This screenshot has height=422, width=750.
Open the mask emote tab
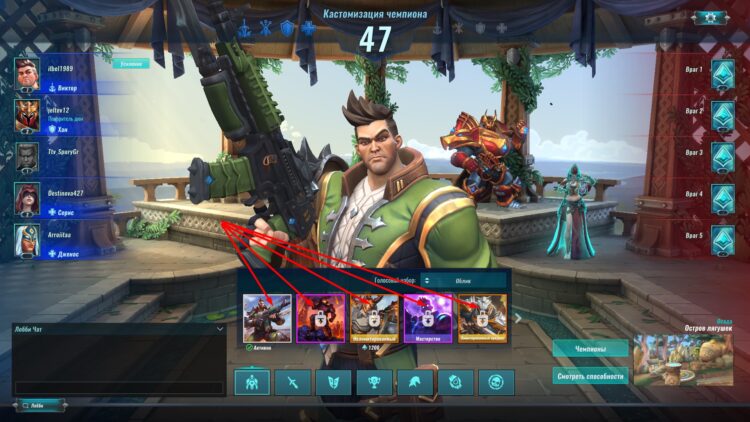tap(334, 382)
